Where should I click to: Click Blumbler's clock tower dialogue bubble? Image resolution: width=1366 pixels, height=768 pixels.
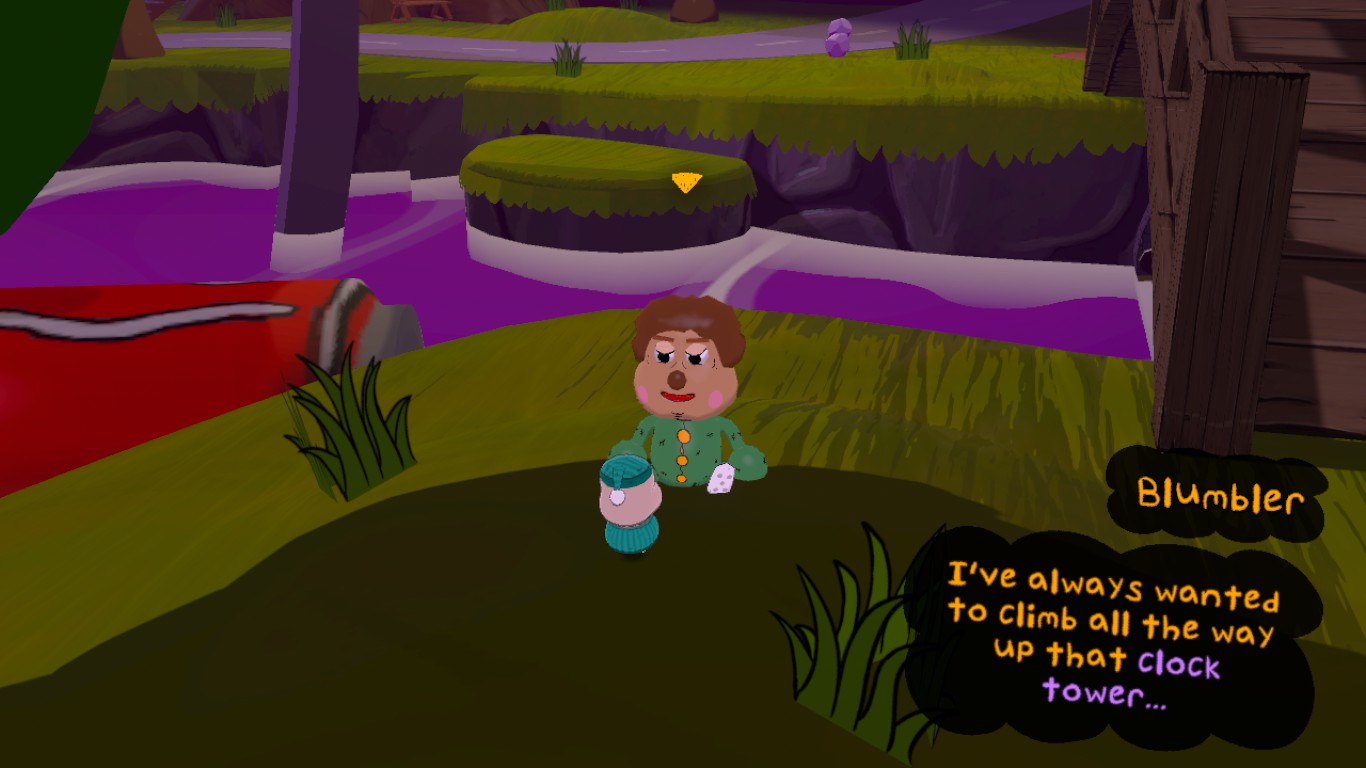coord(1112,633)
